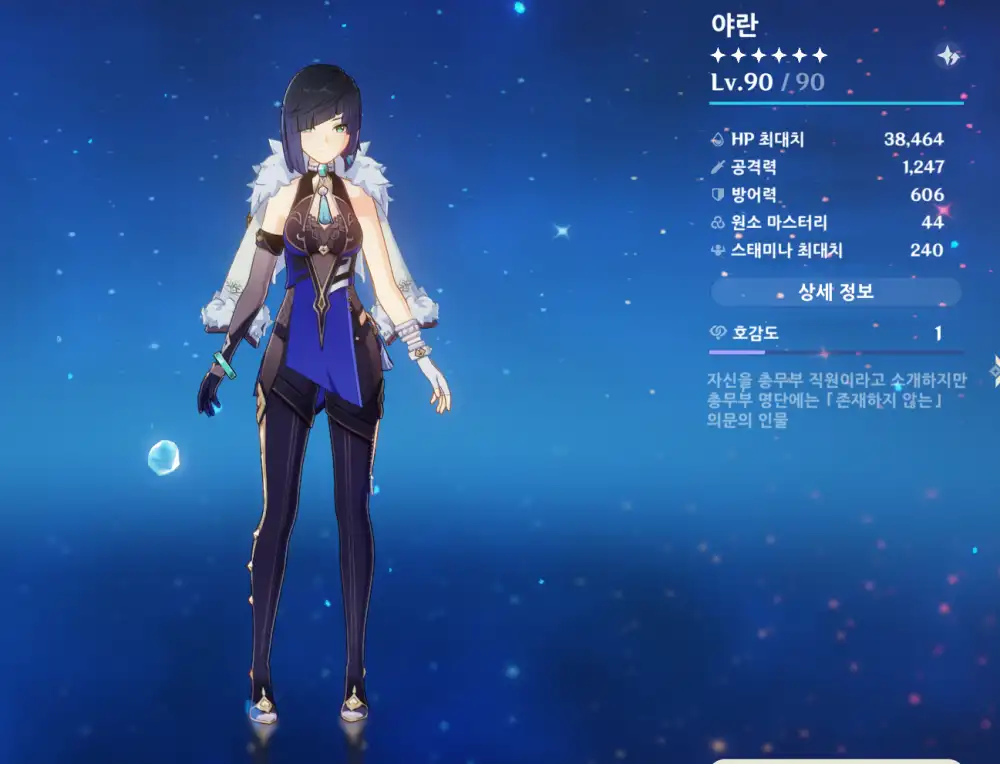This screenshot has width=1000, height=764.
Task: Click the sparkle ascension icon beside the stars
Action: click(x=948, y=56)
